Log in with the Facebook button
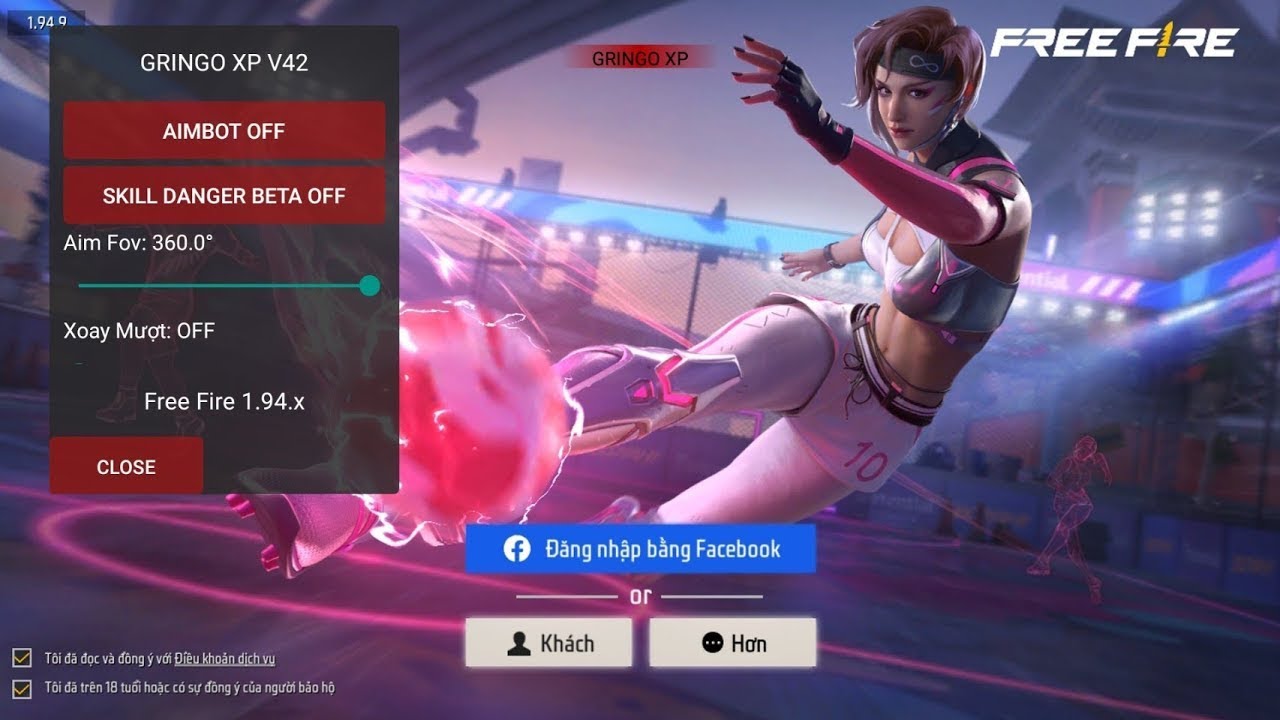 pyautogui.click(x=640, y=549)
